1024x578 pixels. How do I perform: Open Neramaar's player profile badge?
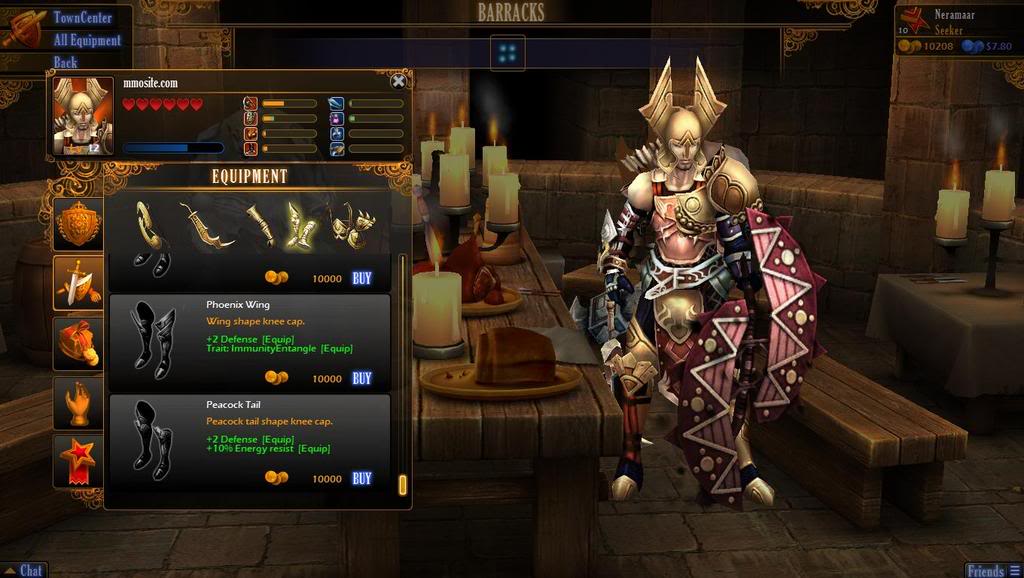pos(912,22)
